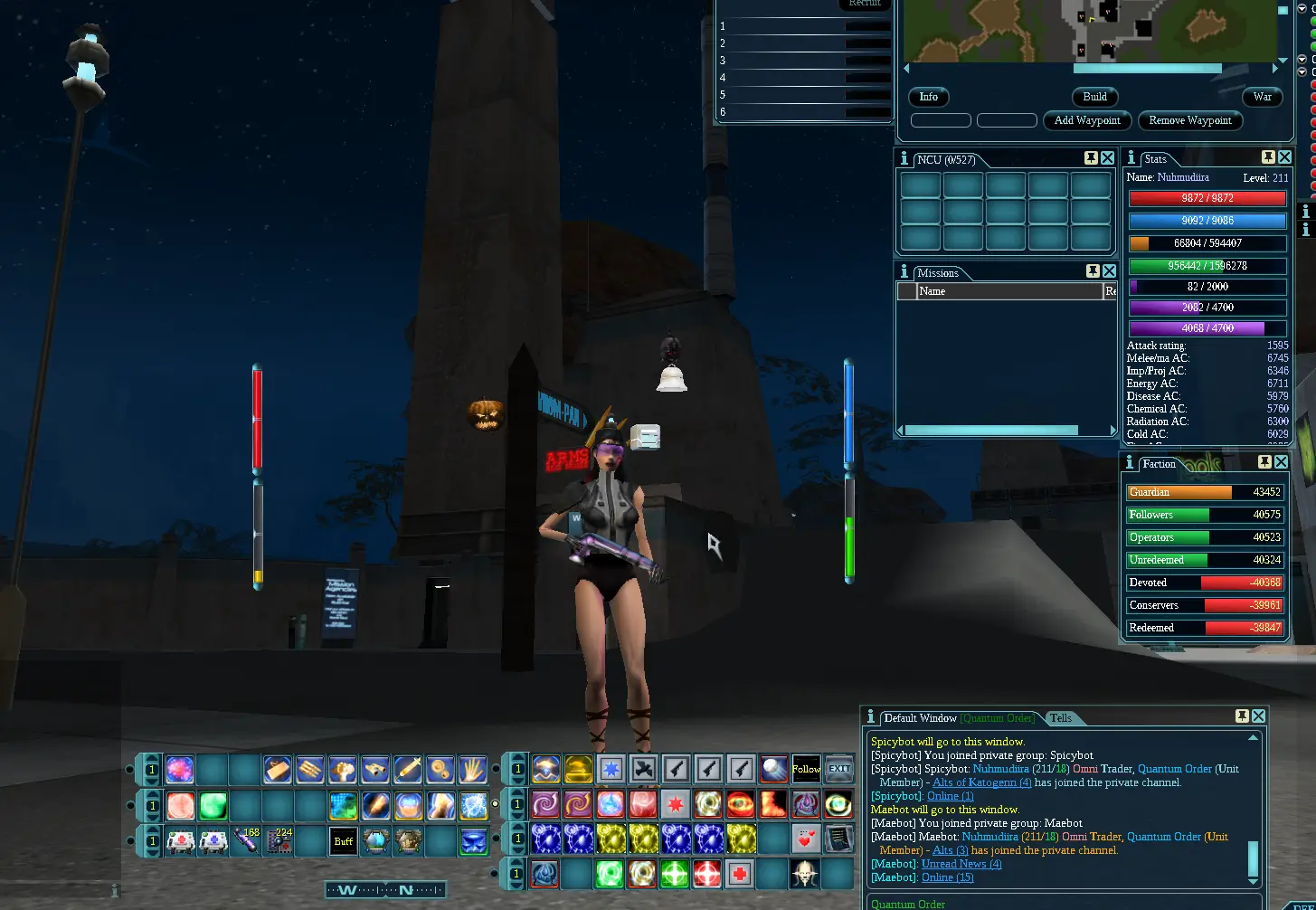Switch to the Tells chat tab
The image size is (1316, 910).
point(1061,718)
